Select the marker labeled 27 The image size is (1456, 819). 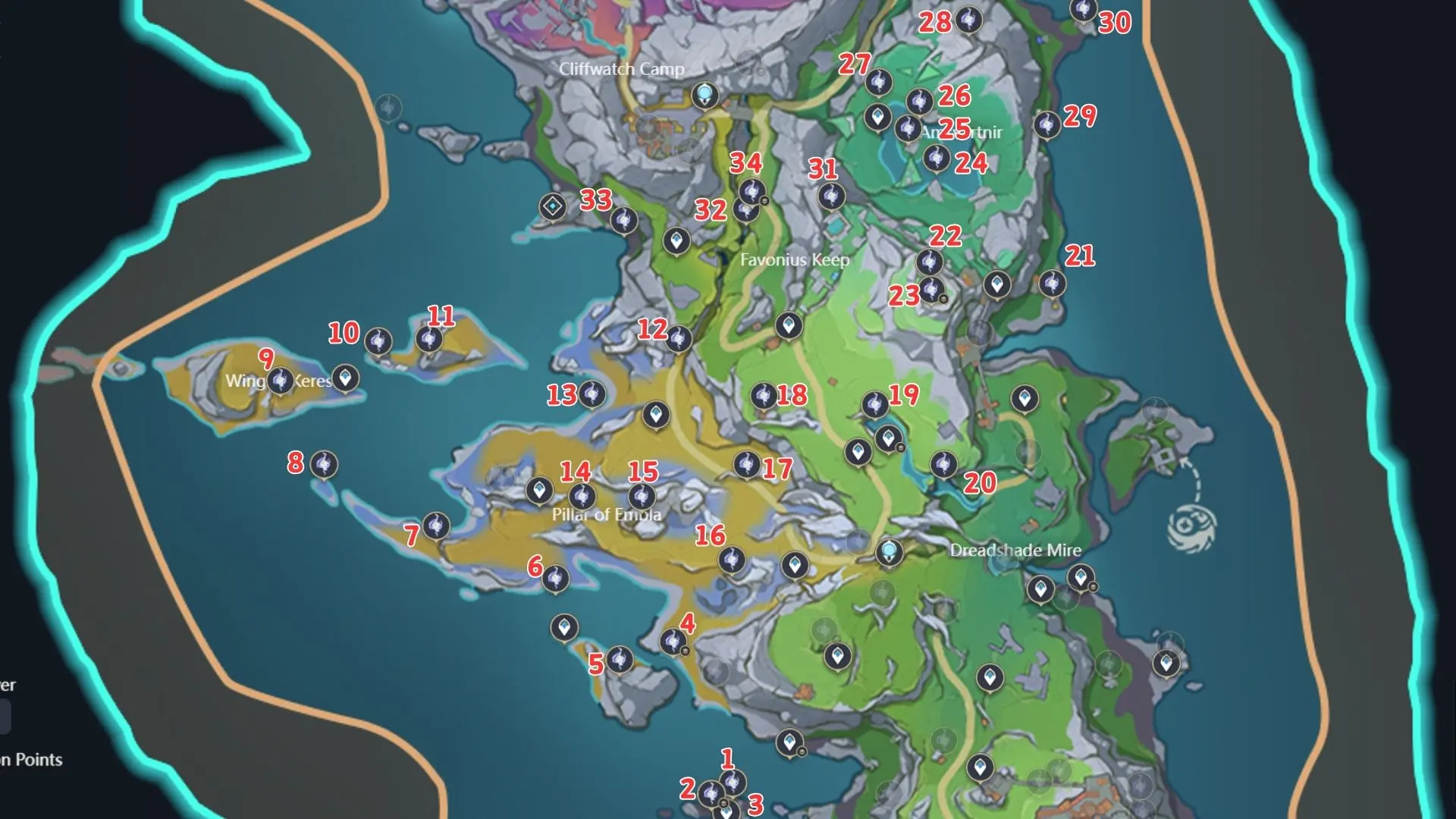[878, 82]
